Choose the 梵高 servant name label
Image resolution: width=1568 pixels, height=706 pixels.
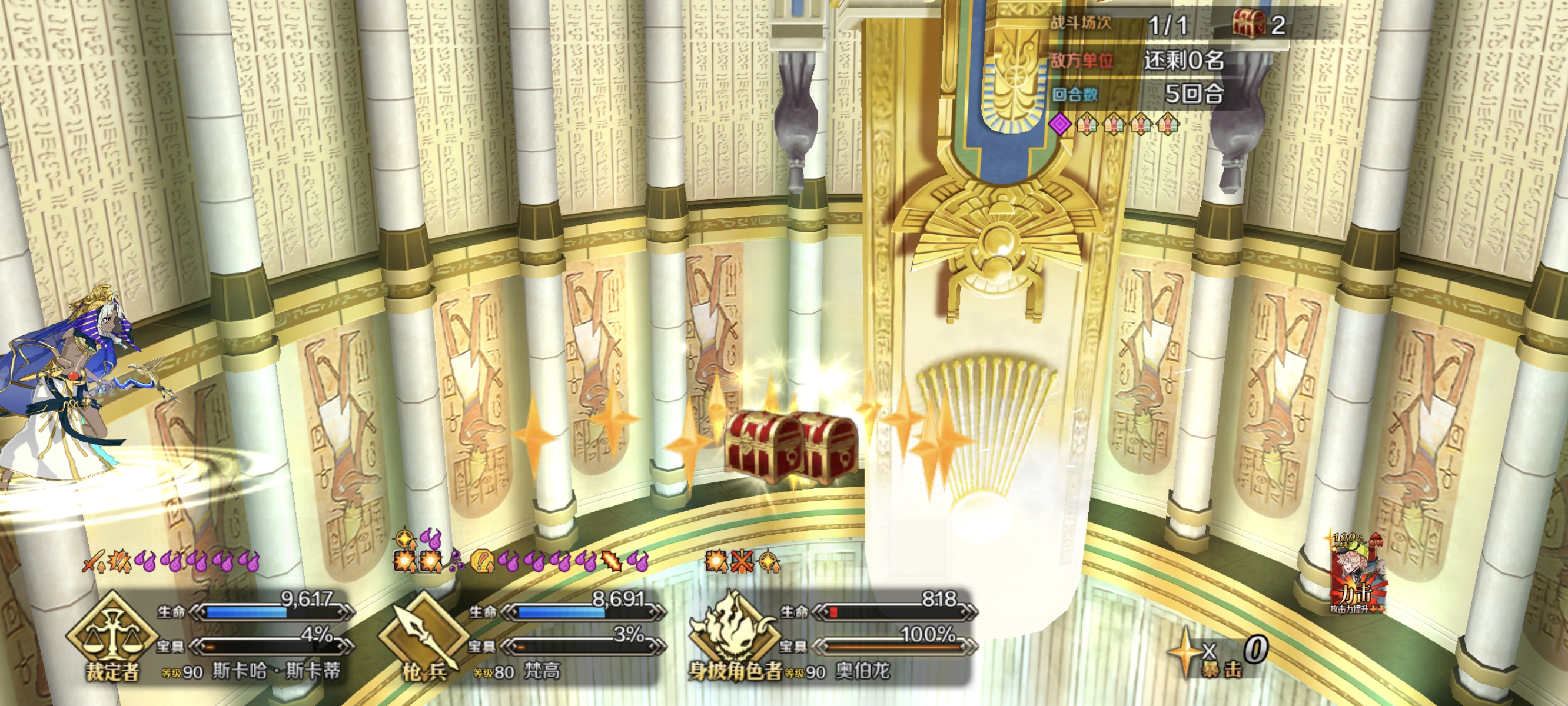(x=541, y=671)
